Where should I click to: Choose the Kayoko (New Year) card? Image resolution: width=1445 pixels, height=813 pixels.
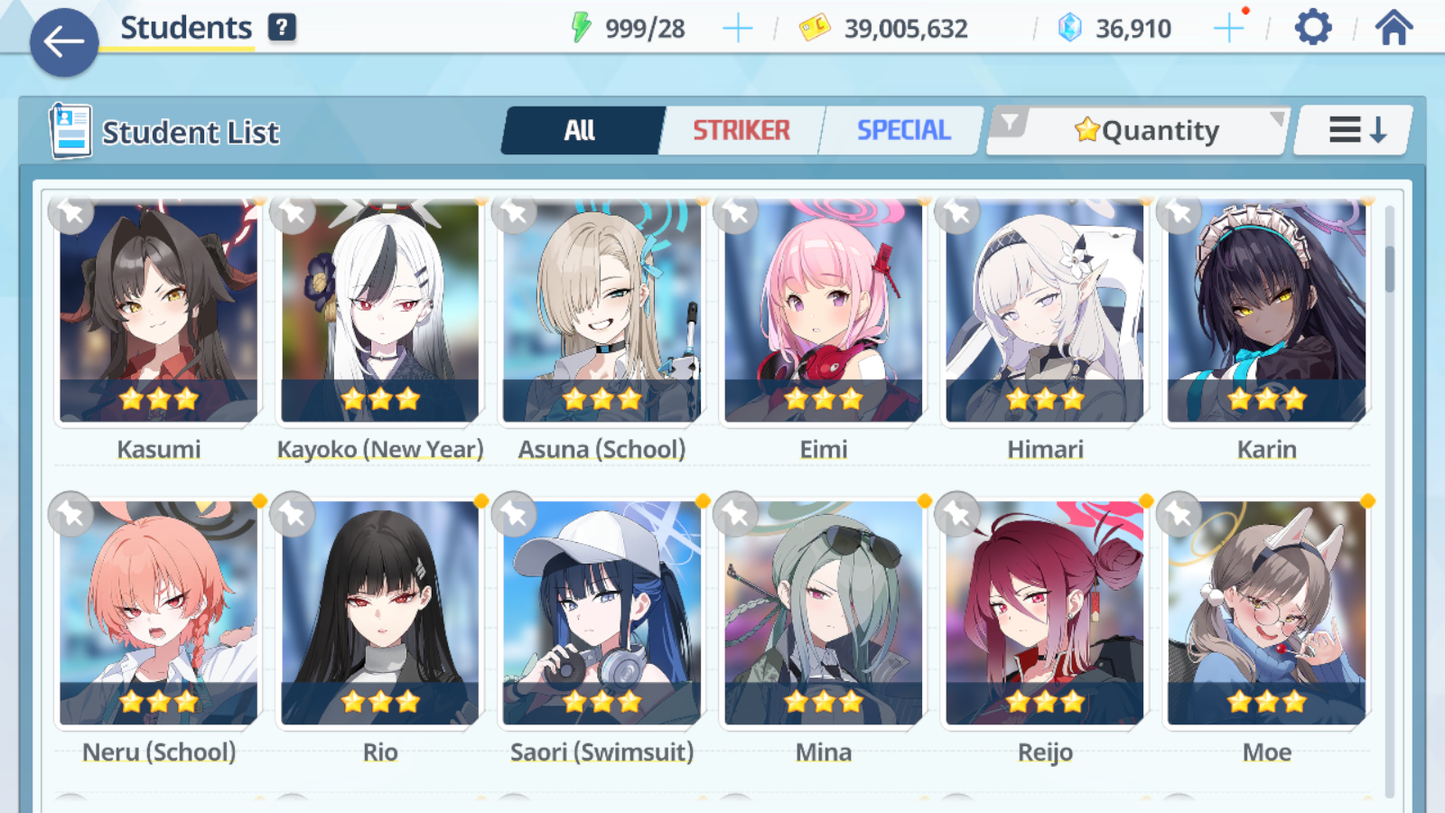pyautogui.click(x=380, y=312)
